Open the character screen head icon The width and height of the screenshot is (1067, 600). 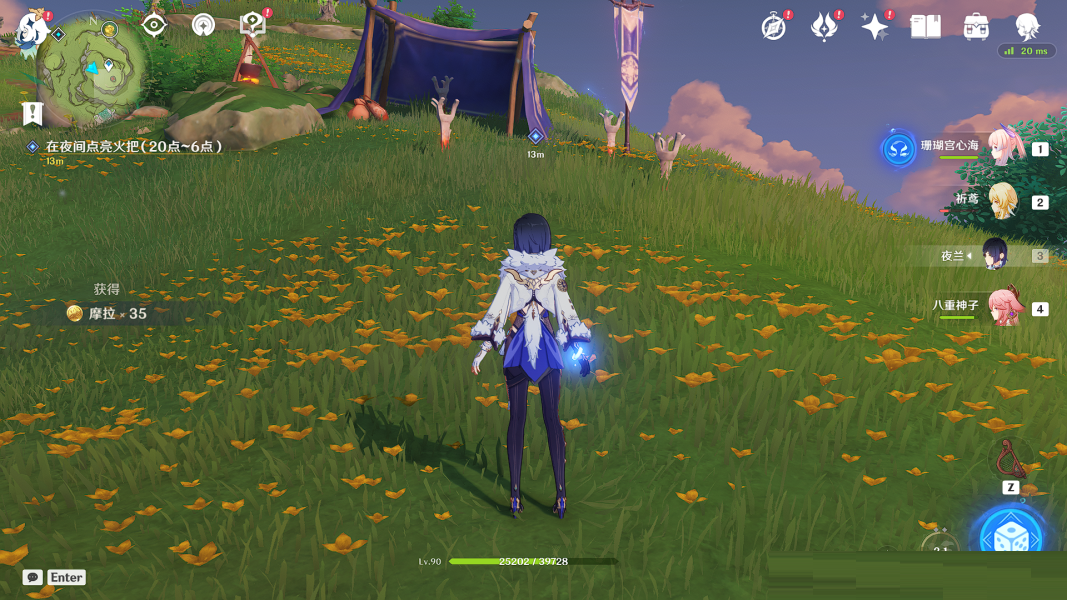1027,26
